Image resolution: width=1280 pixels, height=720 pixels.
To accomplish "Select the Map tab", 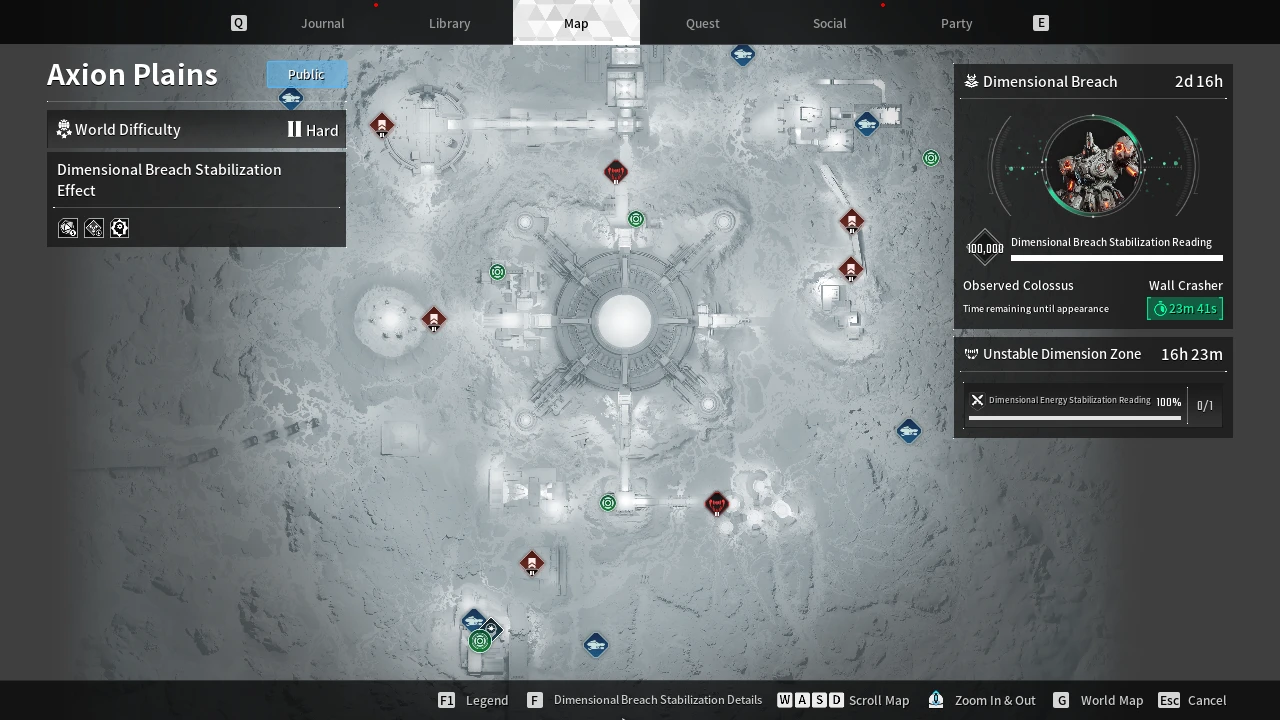I will (576, 23).
